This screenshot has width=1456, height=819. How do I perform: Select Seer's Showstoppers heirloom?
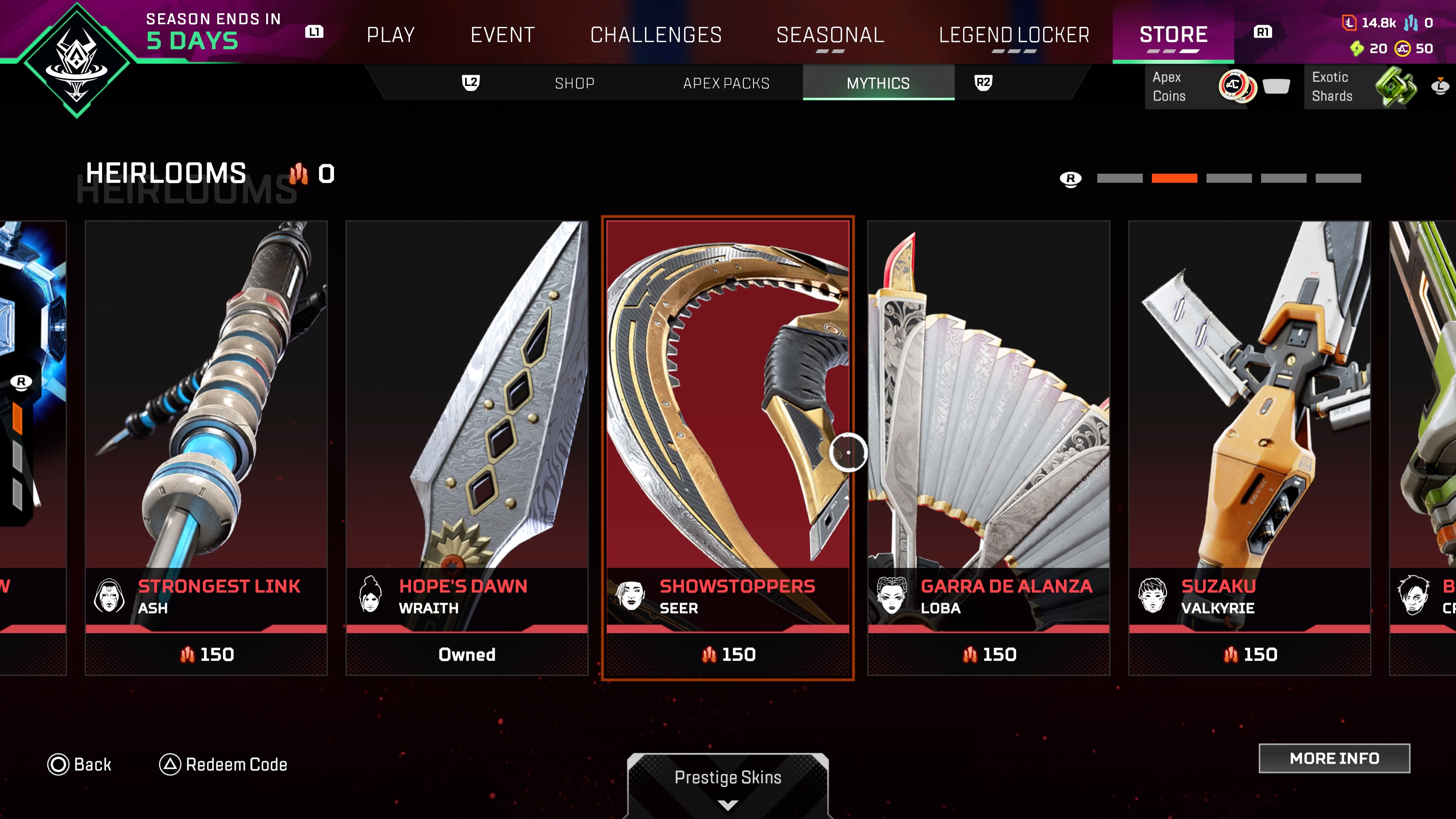(728, 447)
